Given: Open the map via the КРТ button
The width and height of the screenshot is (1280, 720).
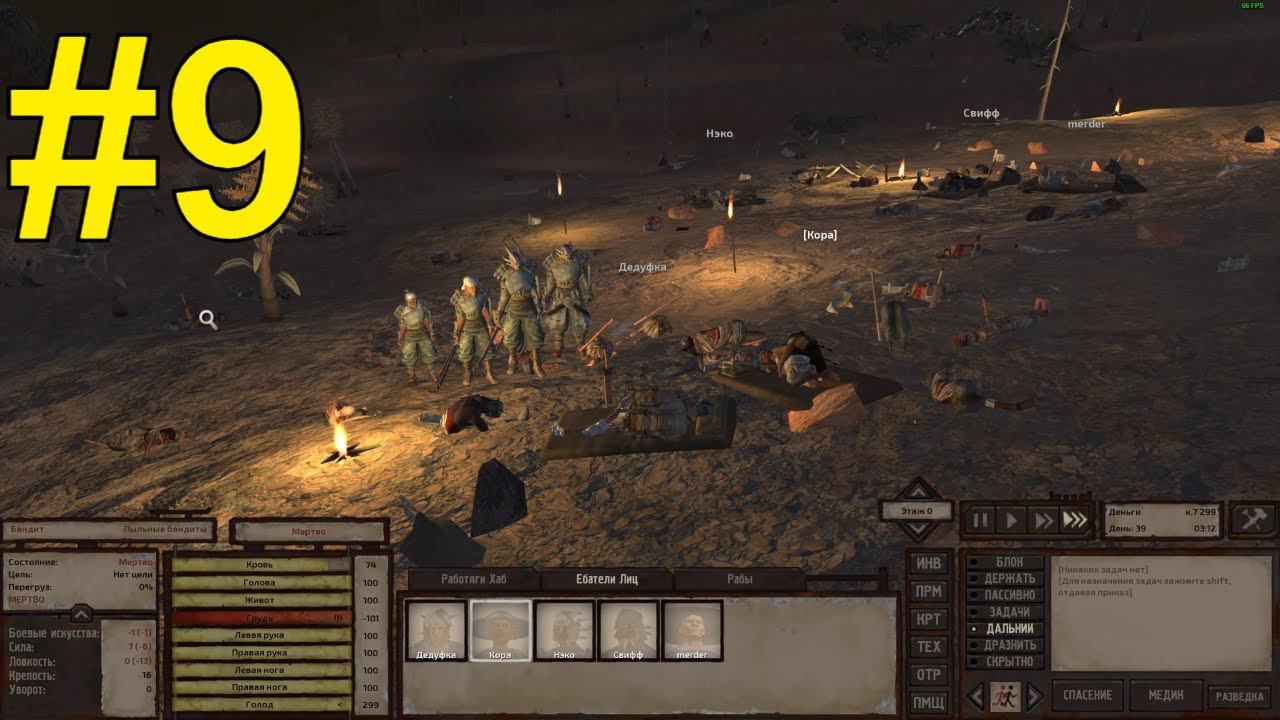Looking at the screenshot, I should pos(929,620).
